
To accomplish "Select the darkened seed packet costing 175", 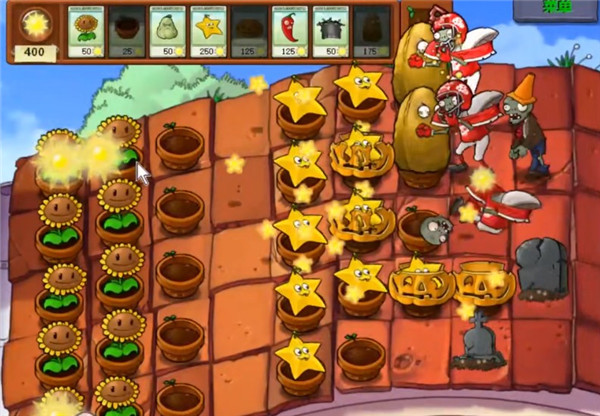I will coord(372,32).
